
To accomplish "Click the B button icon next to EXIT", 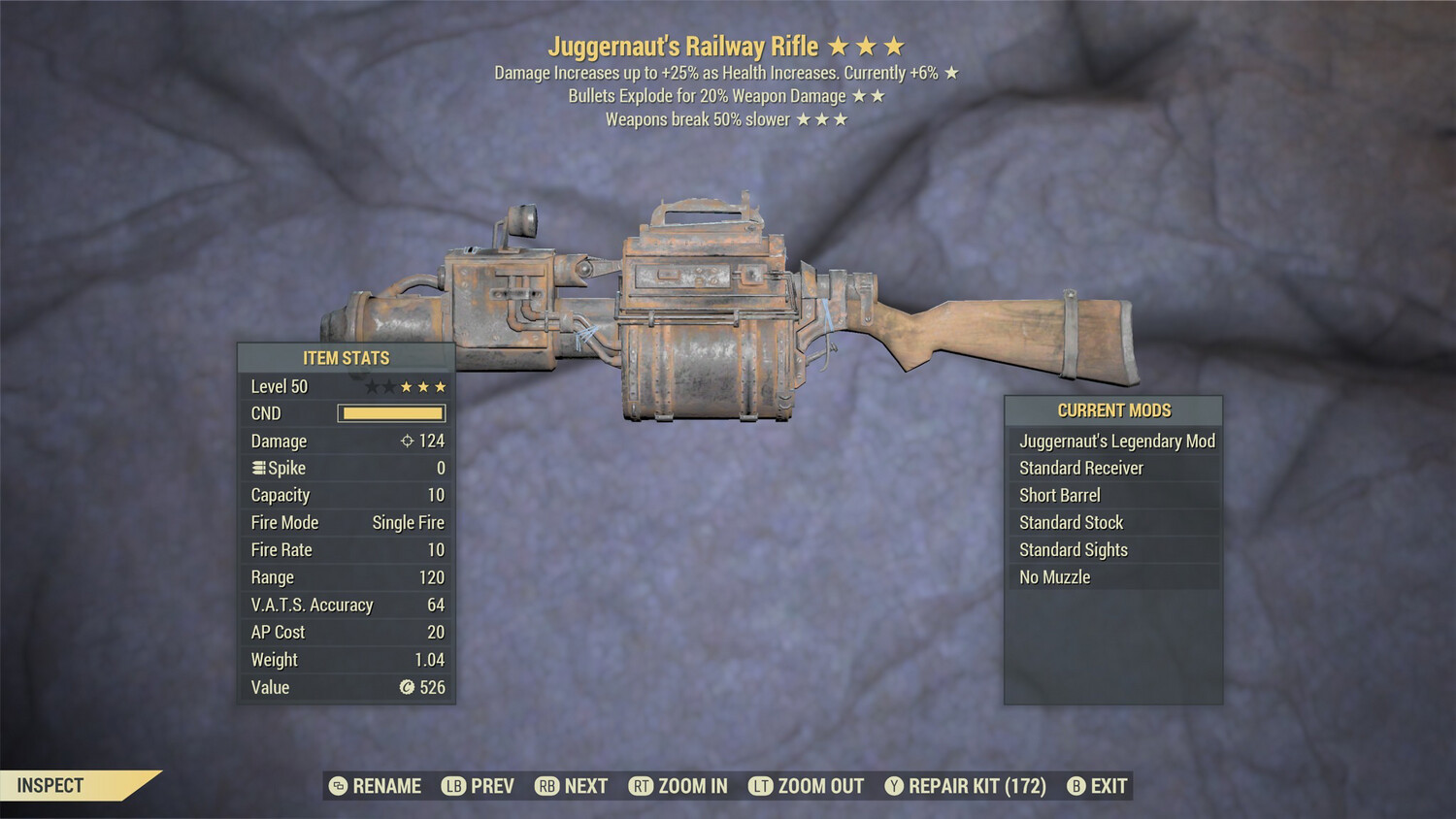I will [1075, 786].
